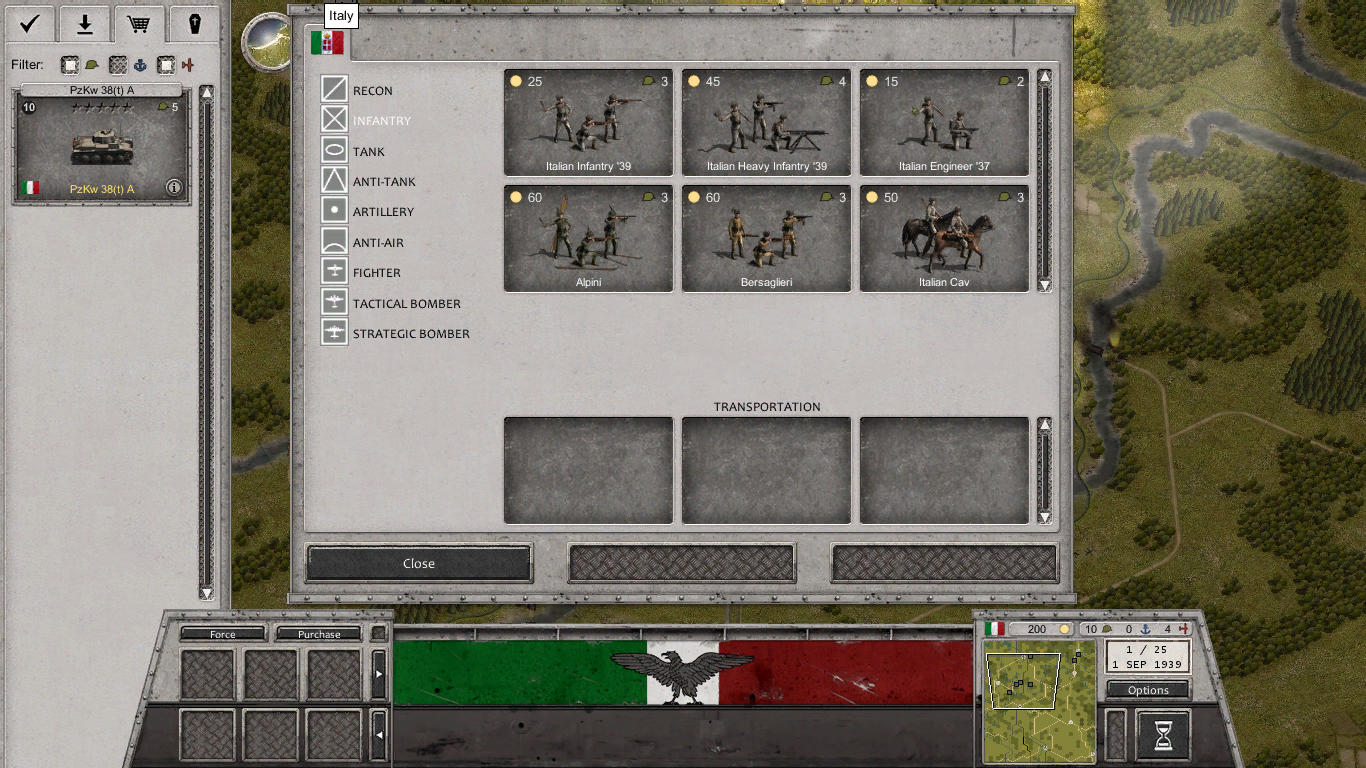Toggle the land units filter checkbox
Image resolution: width=1366 pixels, height=768 pixels.
coord(70,64)
